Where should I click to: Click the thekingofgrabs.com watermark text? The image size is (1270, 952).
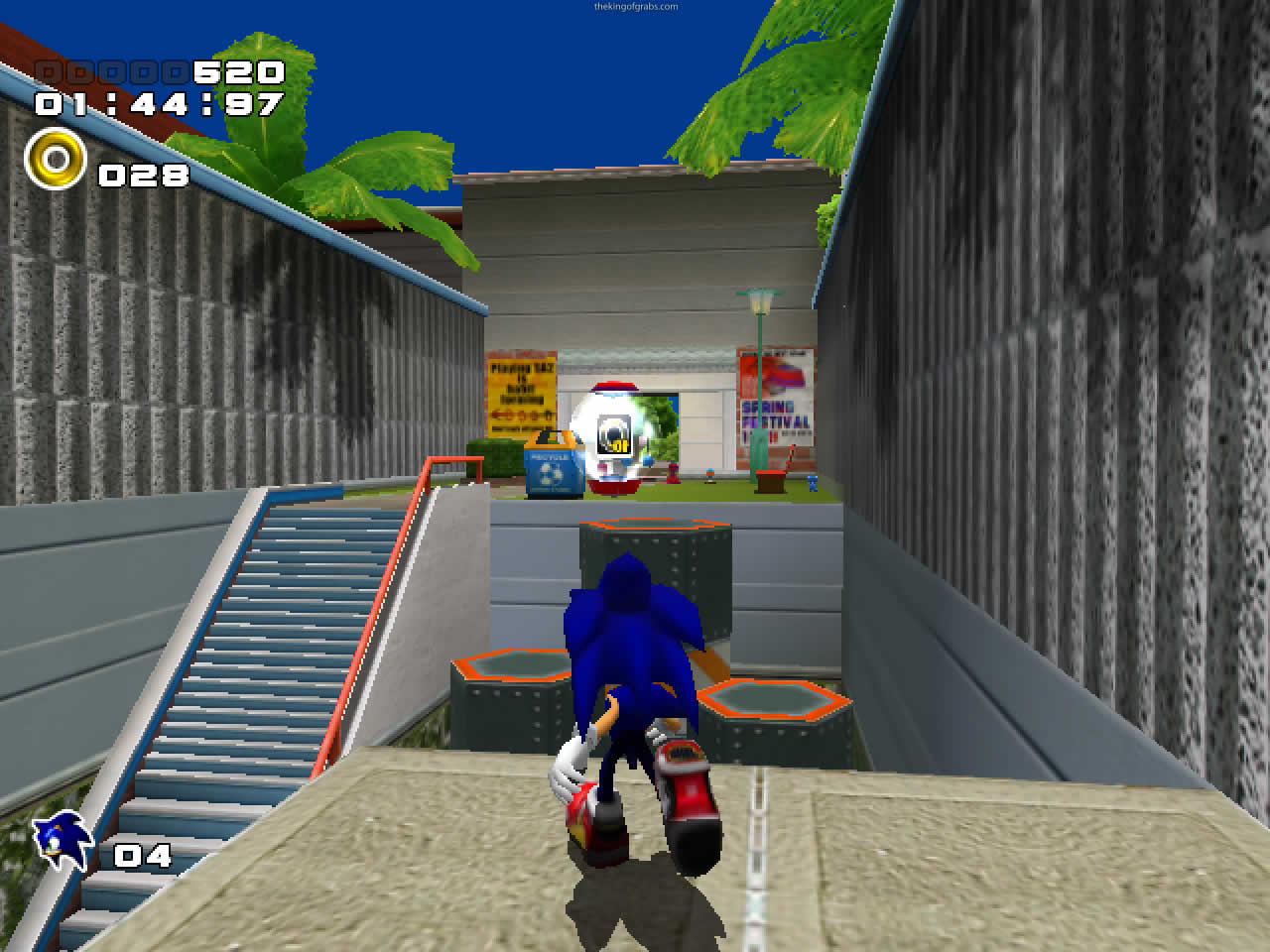pyautogui.click(x=635, y=5)
